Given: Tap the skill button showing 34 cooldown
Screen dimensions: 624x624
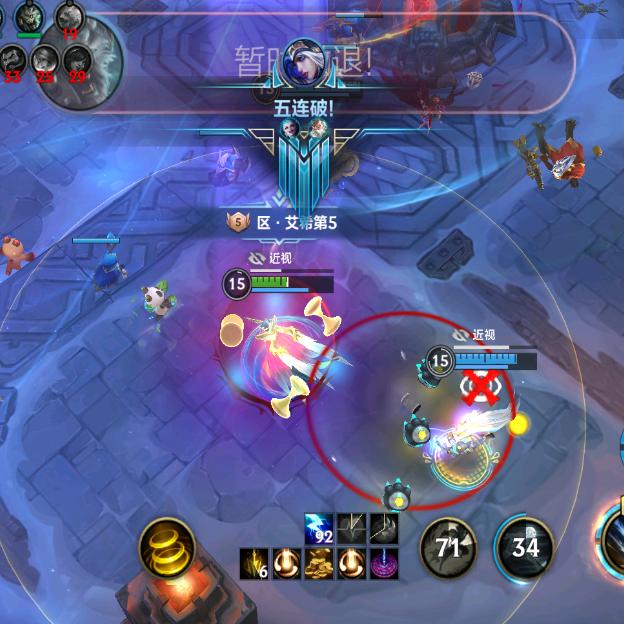Looking at the screenshot, I should point(525,546).
